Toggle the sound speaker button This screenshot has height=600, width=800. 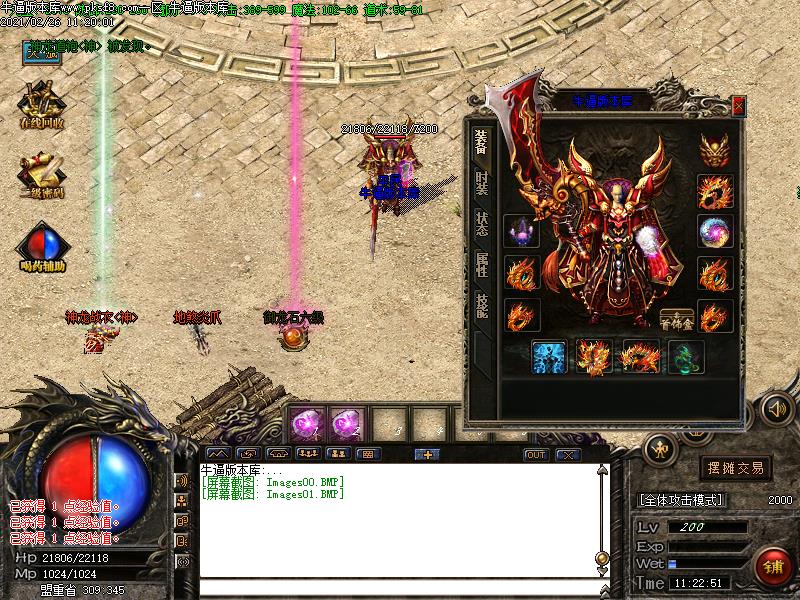[x=776, y=408]
